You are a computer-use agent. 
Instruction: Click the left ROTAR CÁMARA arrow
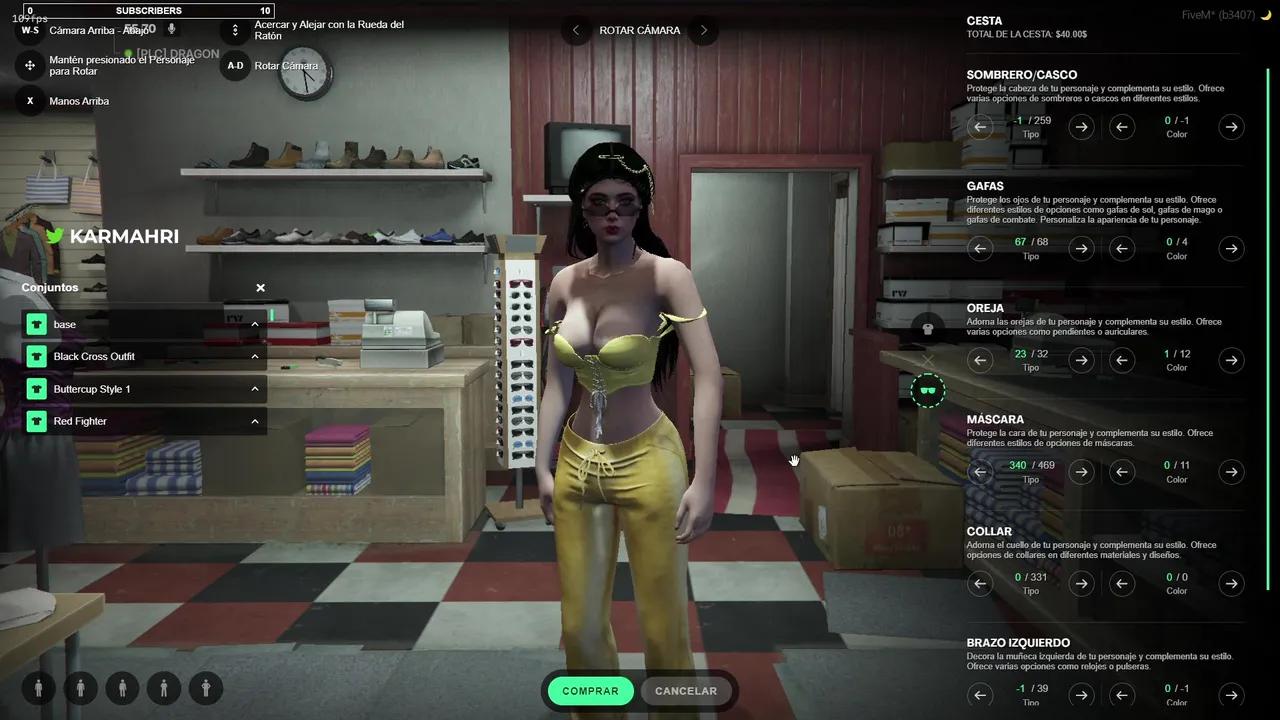click(575, 30)
